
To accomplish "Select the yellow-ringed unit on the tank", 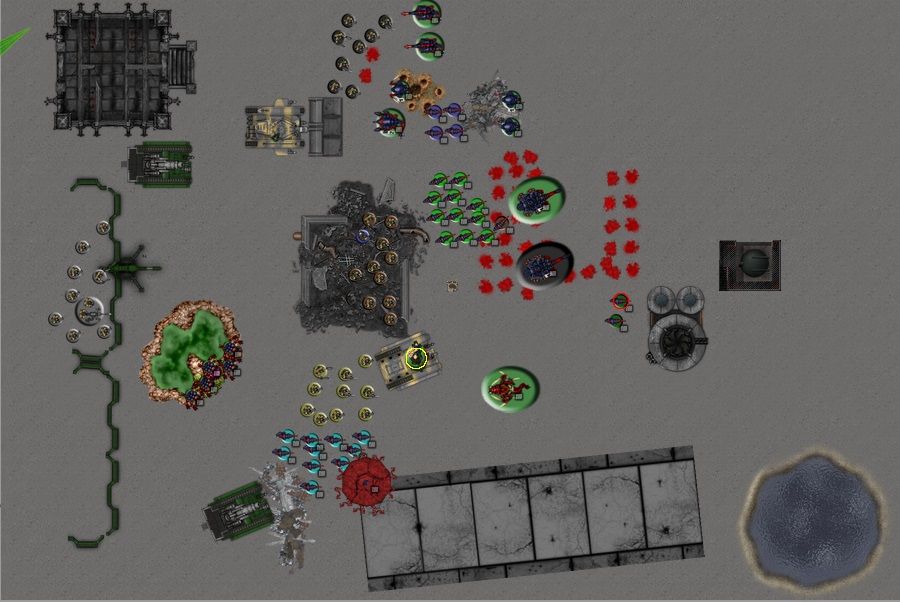I will tap(417, 357).
